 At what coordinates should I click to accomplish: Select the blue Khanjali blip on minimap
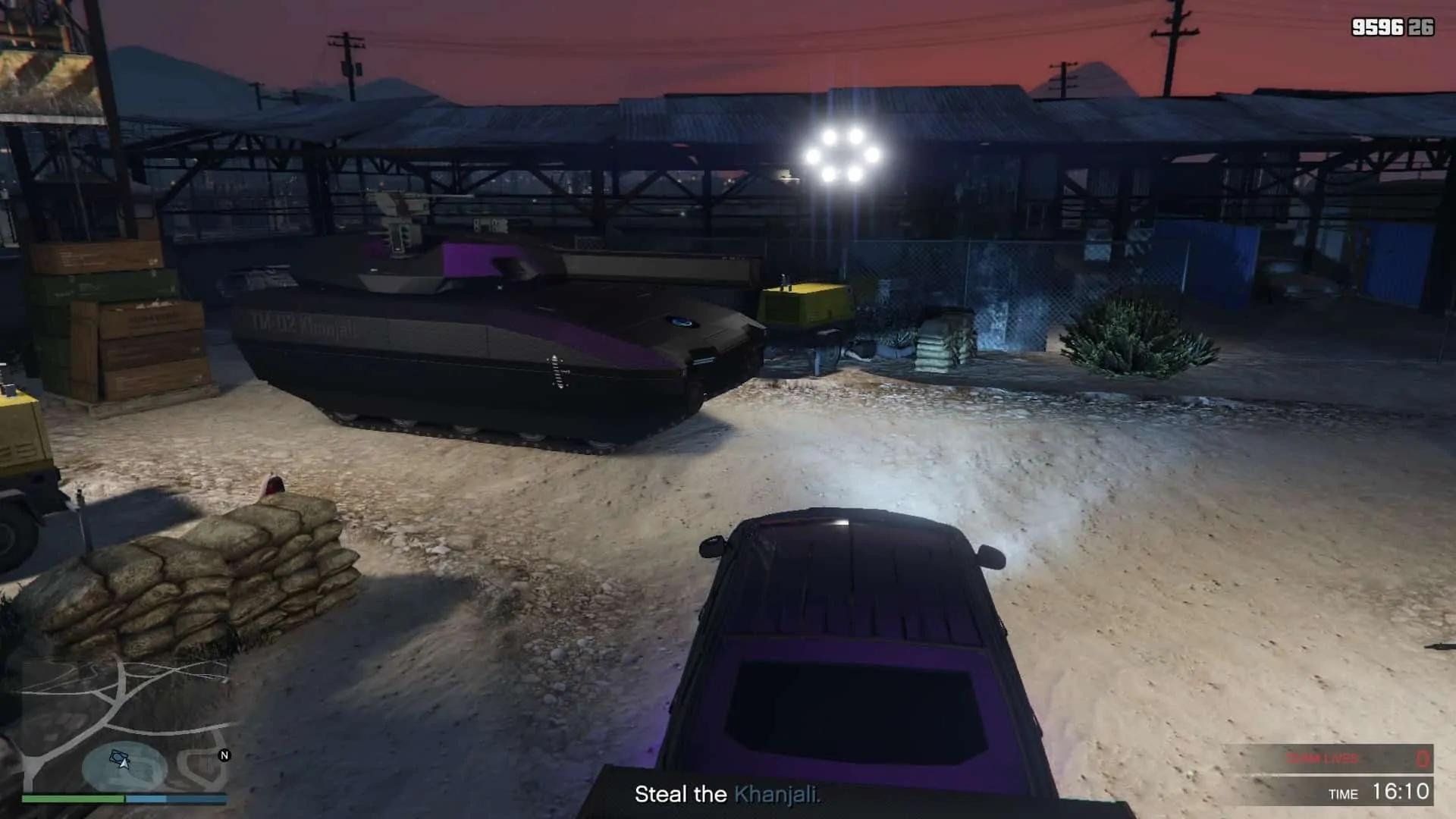pyautogui.click(x=116, y=755)
